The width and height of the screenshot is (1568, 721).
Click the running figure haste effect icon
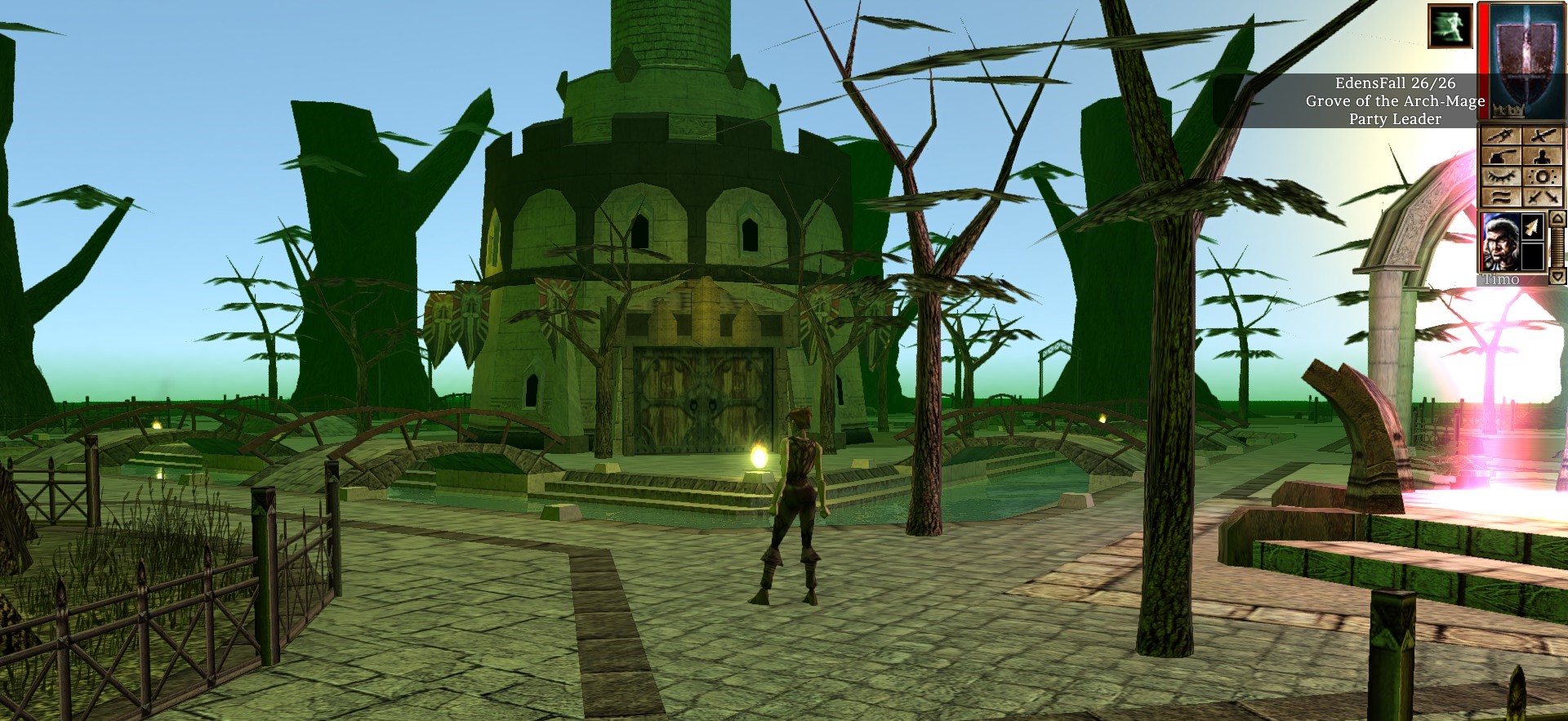[1450, 26]
